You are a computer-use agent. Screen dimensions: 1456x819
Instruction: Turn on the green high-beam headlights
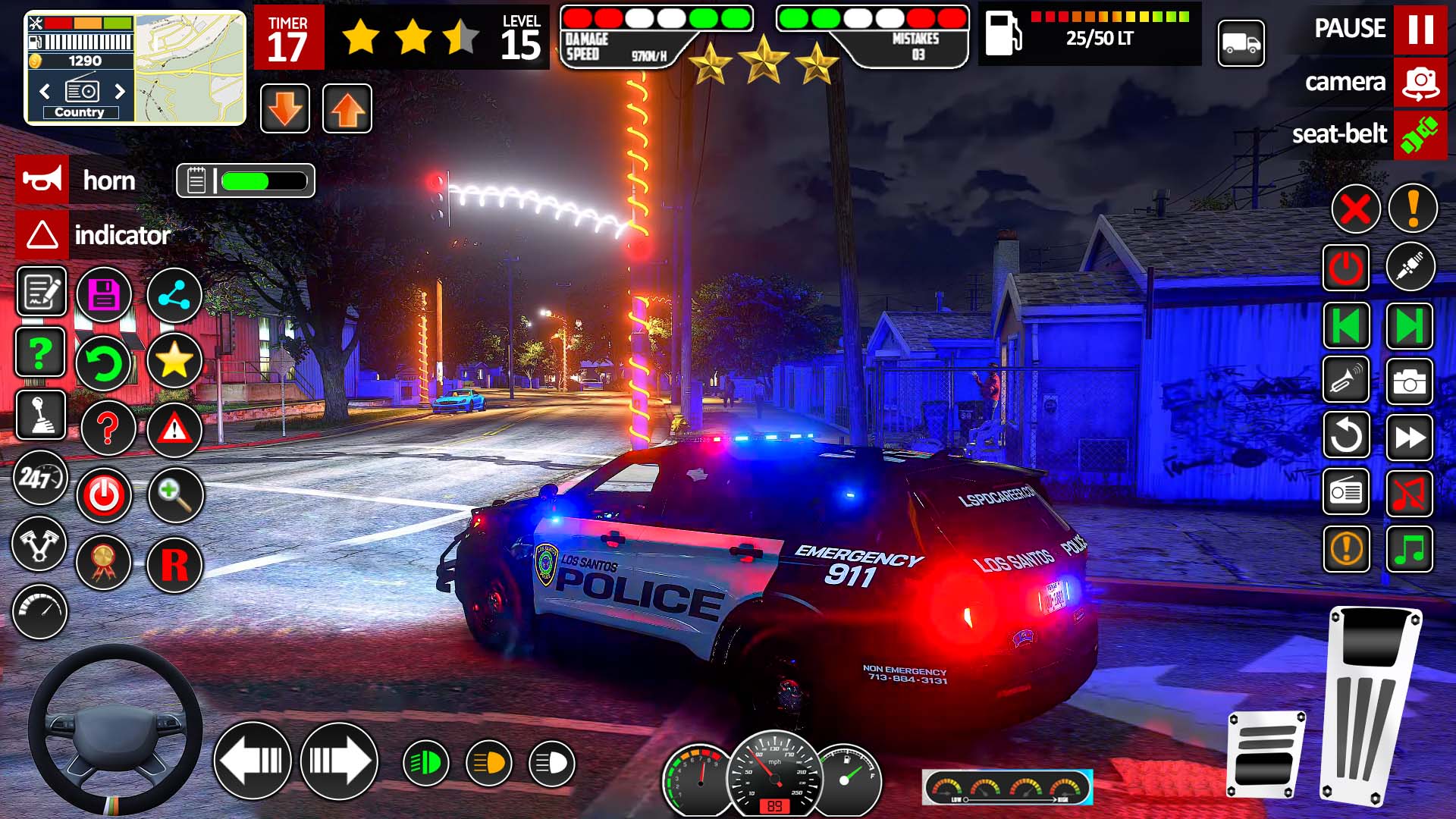tap(425, 763)
